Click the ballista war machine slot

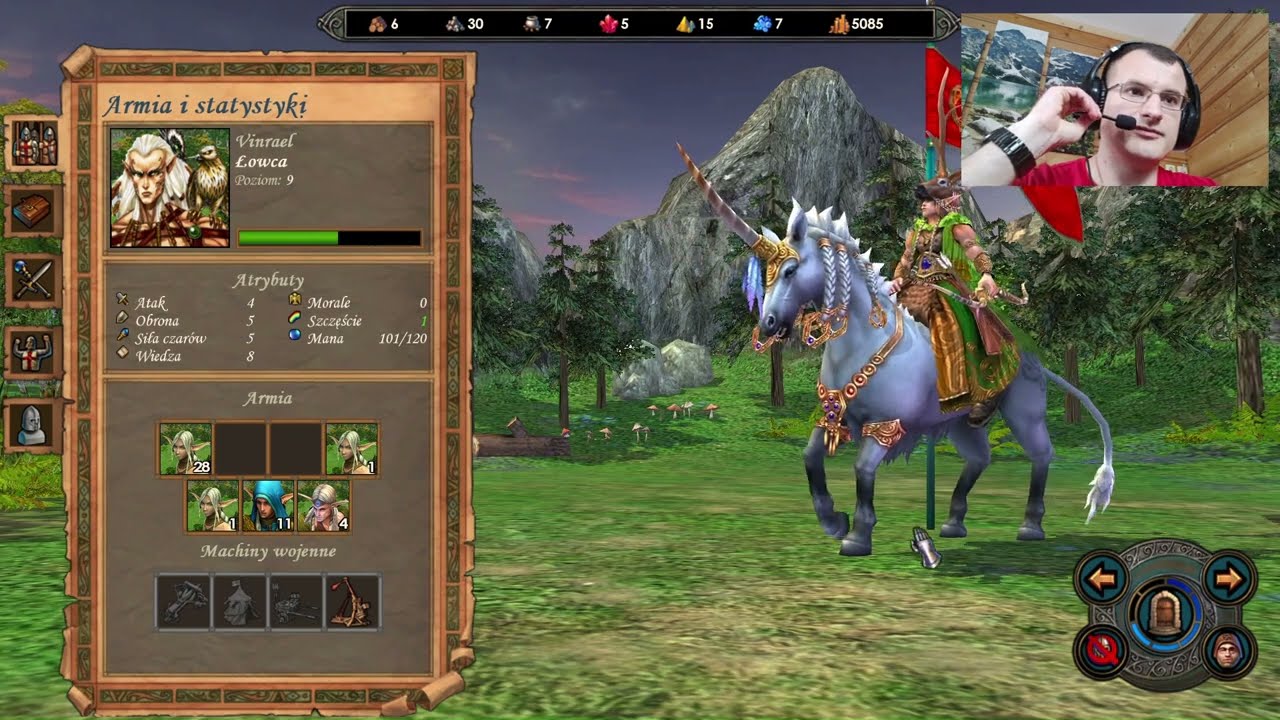click(184, 601)
